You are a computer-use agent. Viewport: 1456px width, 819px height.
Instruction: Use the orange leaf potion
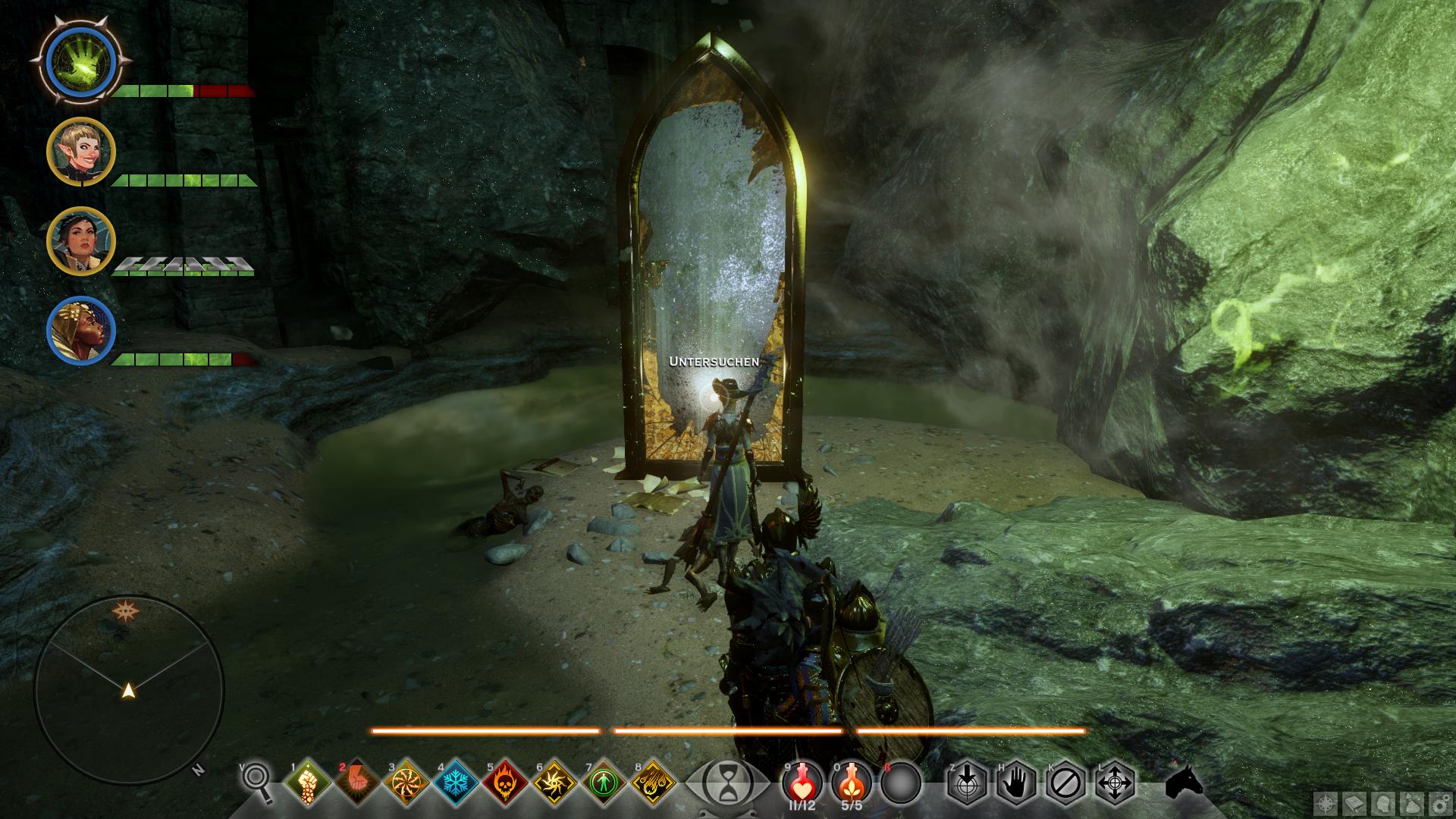[851, 781]
